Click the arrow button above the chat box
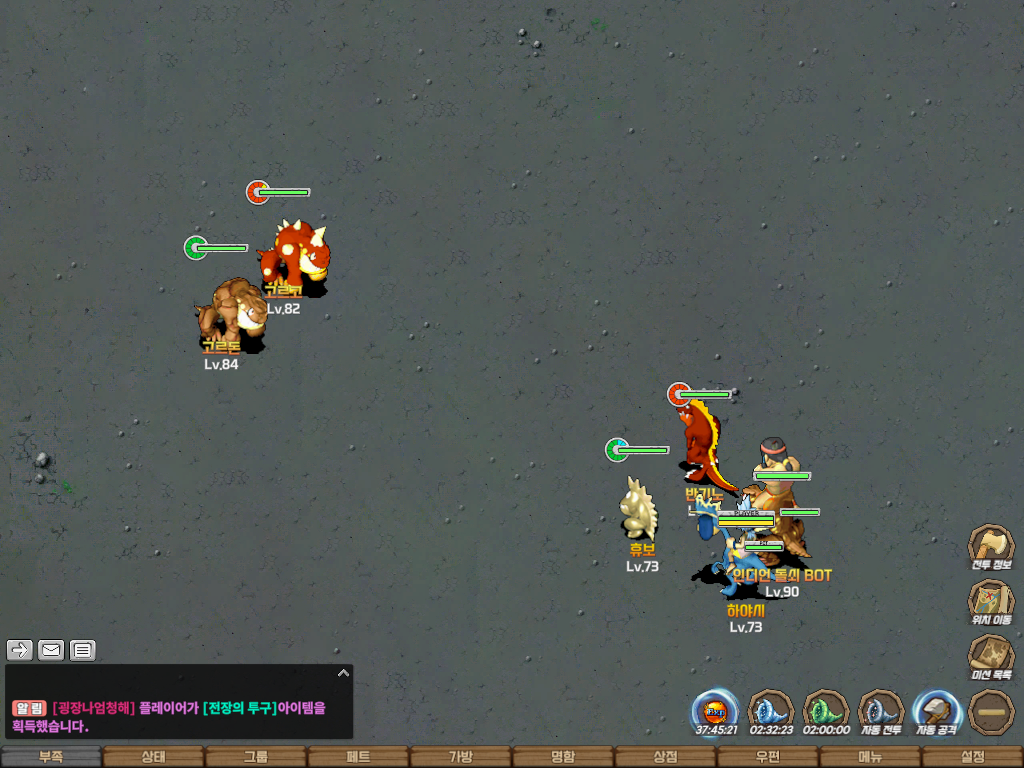The image size is (1024, 768). pyautogui.click(x=20, y=651)
